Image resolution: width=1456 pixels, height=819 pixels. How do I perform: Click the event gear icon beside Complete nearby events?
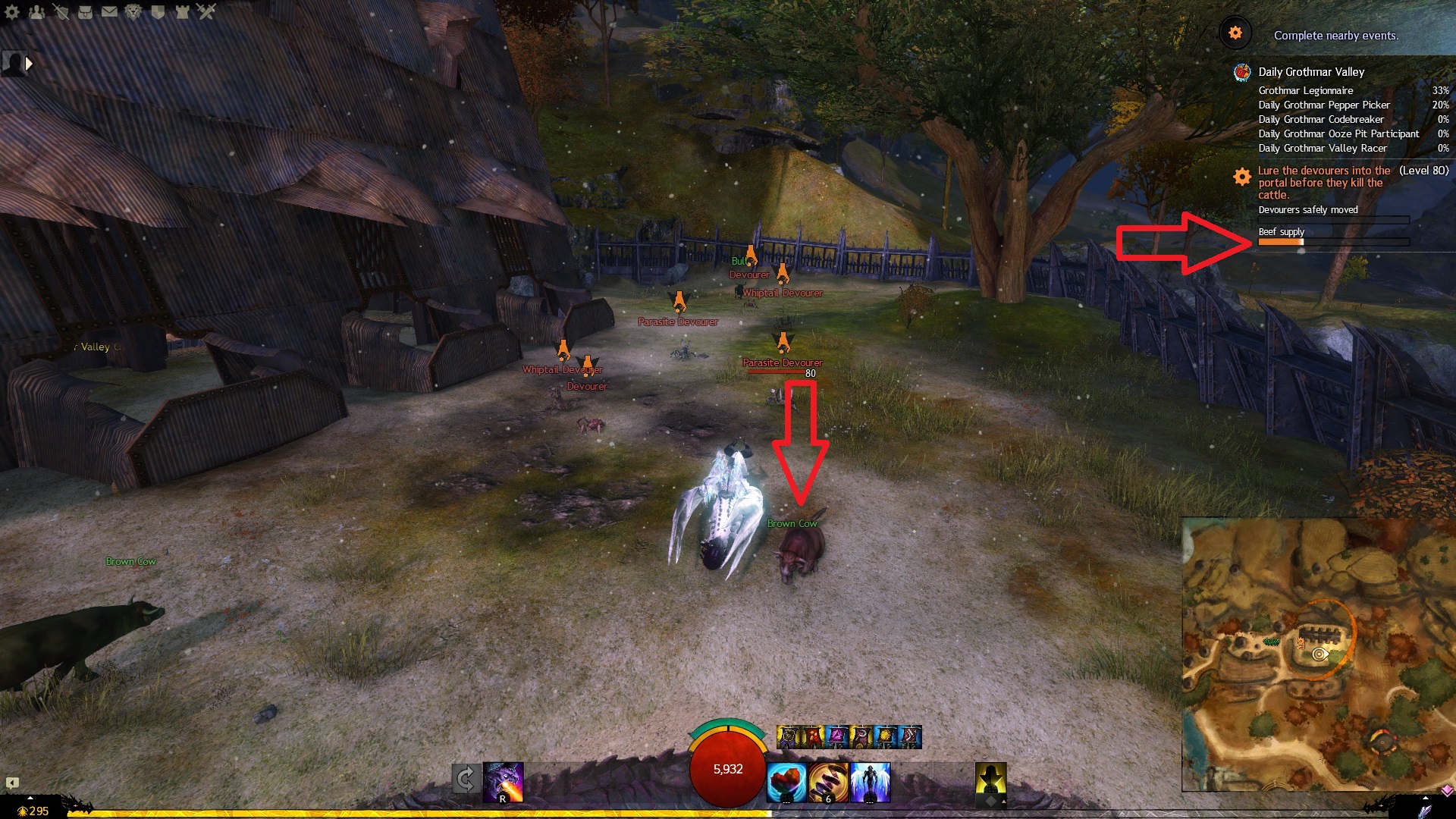[1235, 33]
